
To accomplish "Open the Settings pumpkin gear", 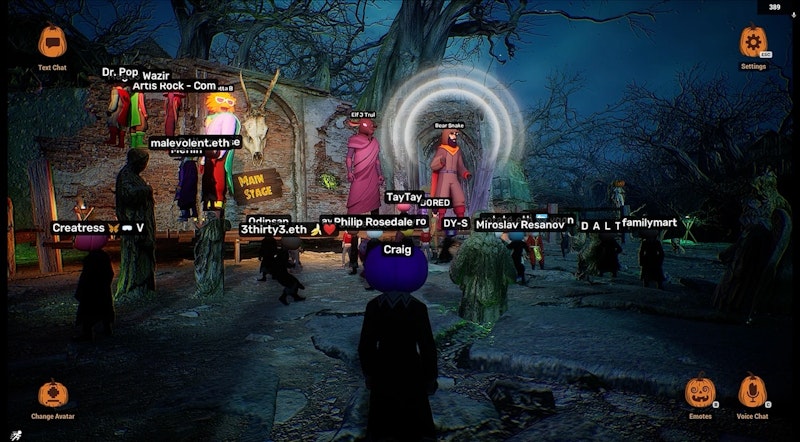I will (753, 42).
